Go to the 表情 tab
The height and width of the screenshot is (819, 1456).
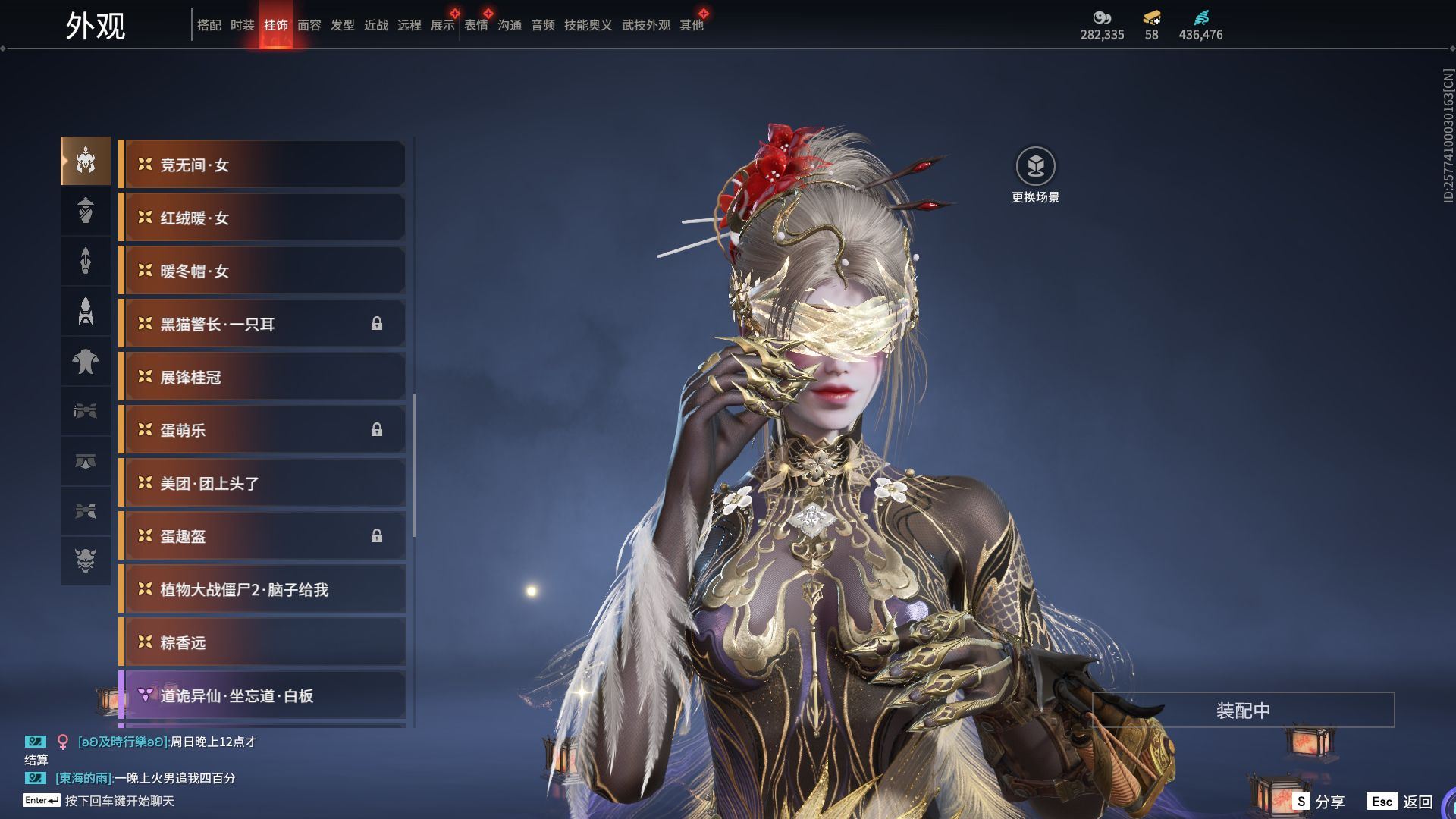tap(475, 25)
